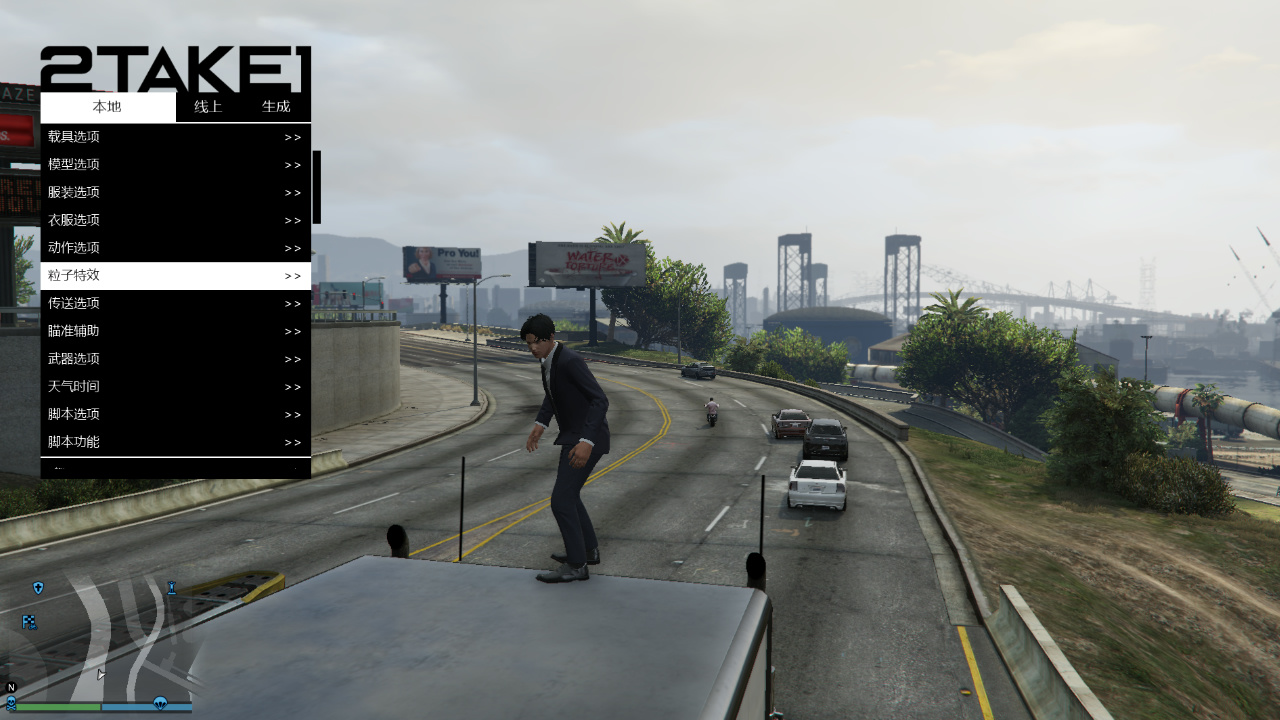Image resolution: width=1280 pixels, height=720 pixels.
Task: Select the race flag blip on the minimap
Action: (x=27, y=621)
